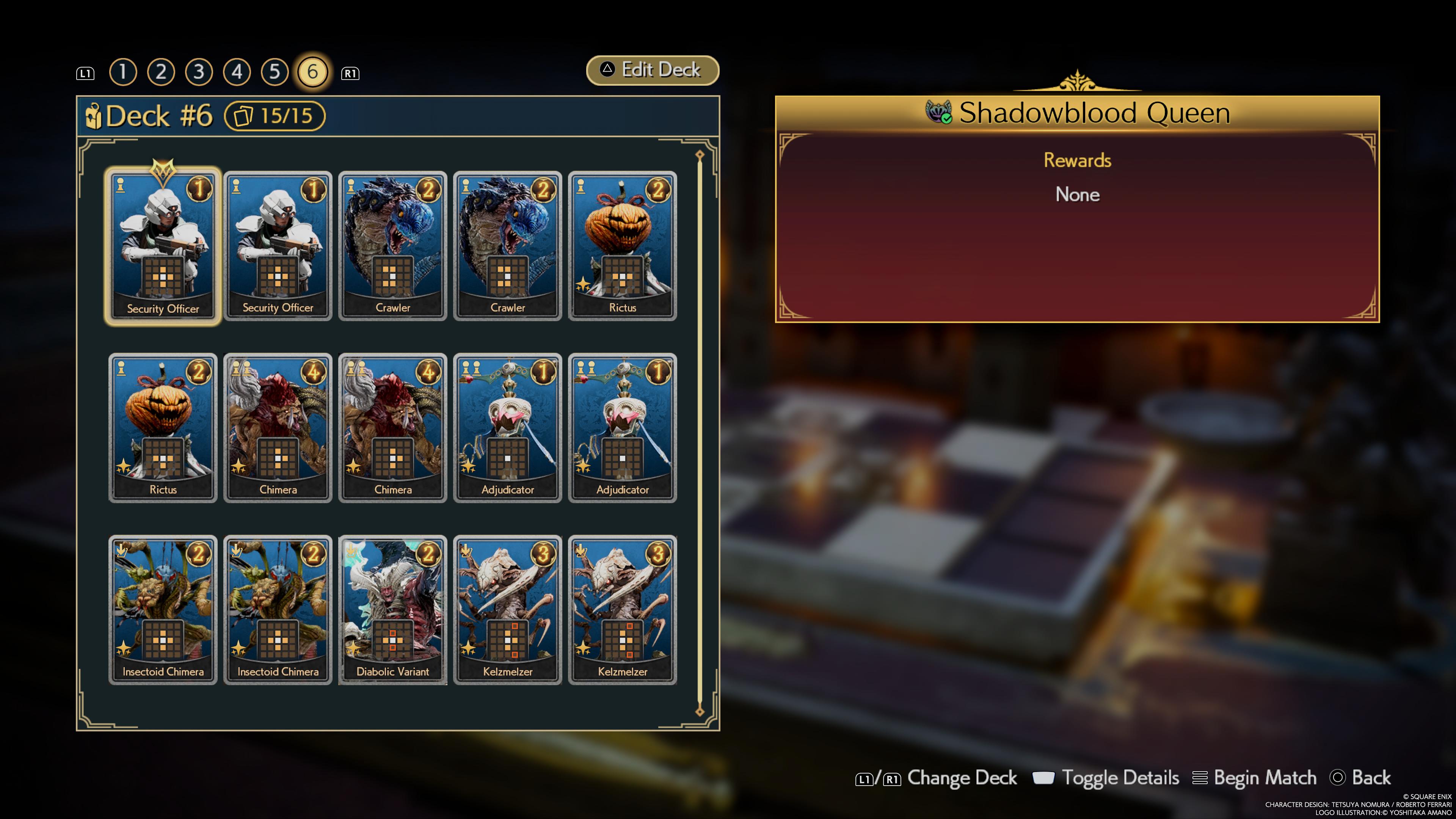This screenshot has height=819, width=1456.
Task: Click the highlighted deck 6 tab
Action: (x=312, y=72)
